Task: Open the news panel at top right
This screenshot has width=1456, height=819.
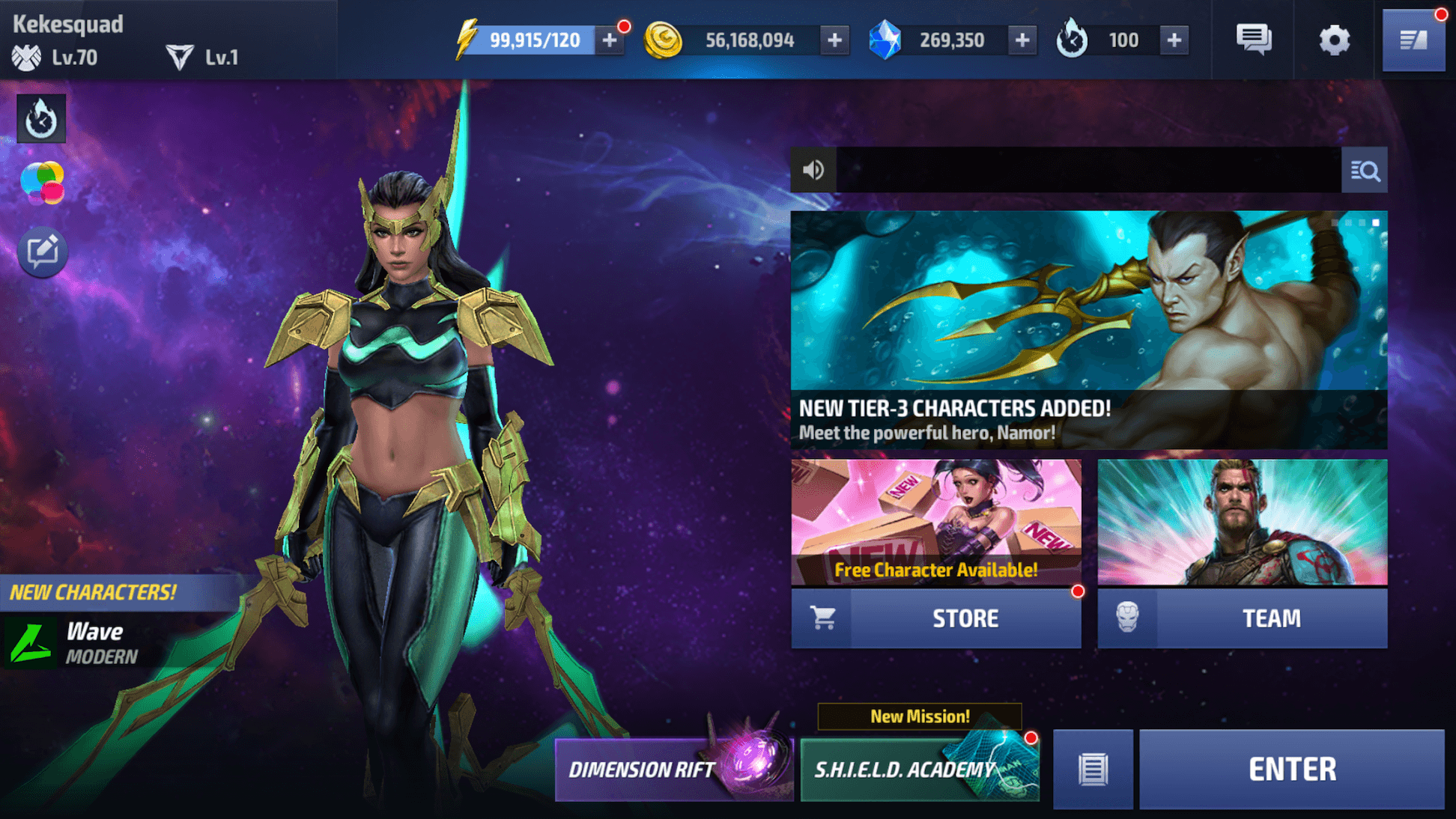Action: 1414,39
